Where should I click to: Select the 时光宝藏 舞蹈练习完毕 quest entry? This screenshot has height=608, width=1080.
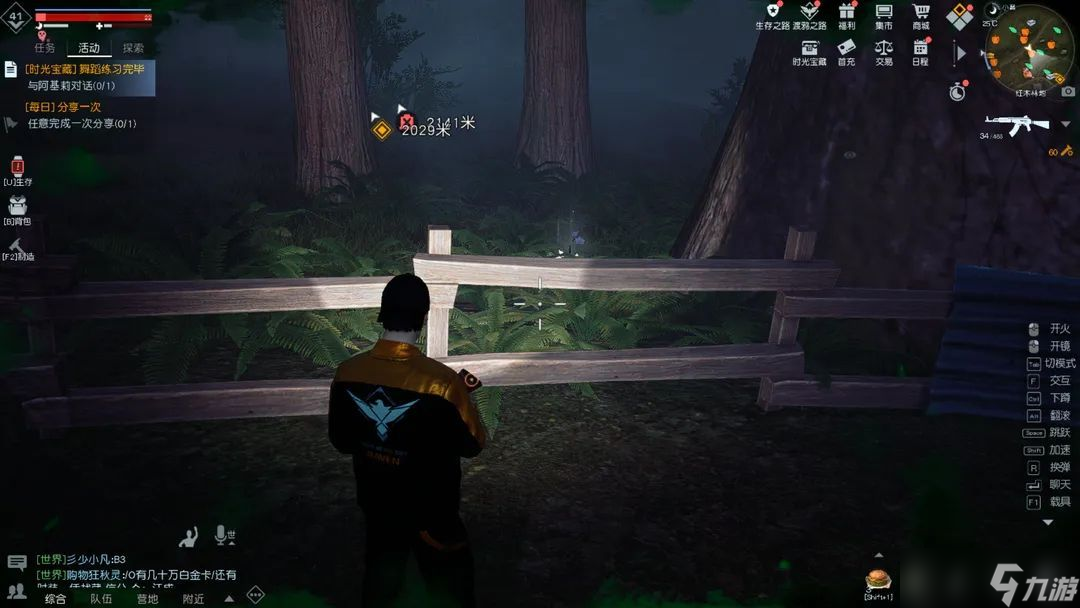click(x=85, y=77)
